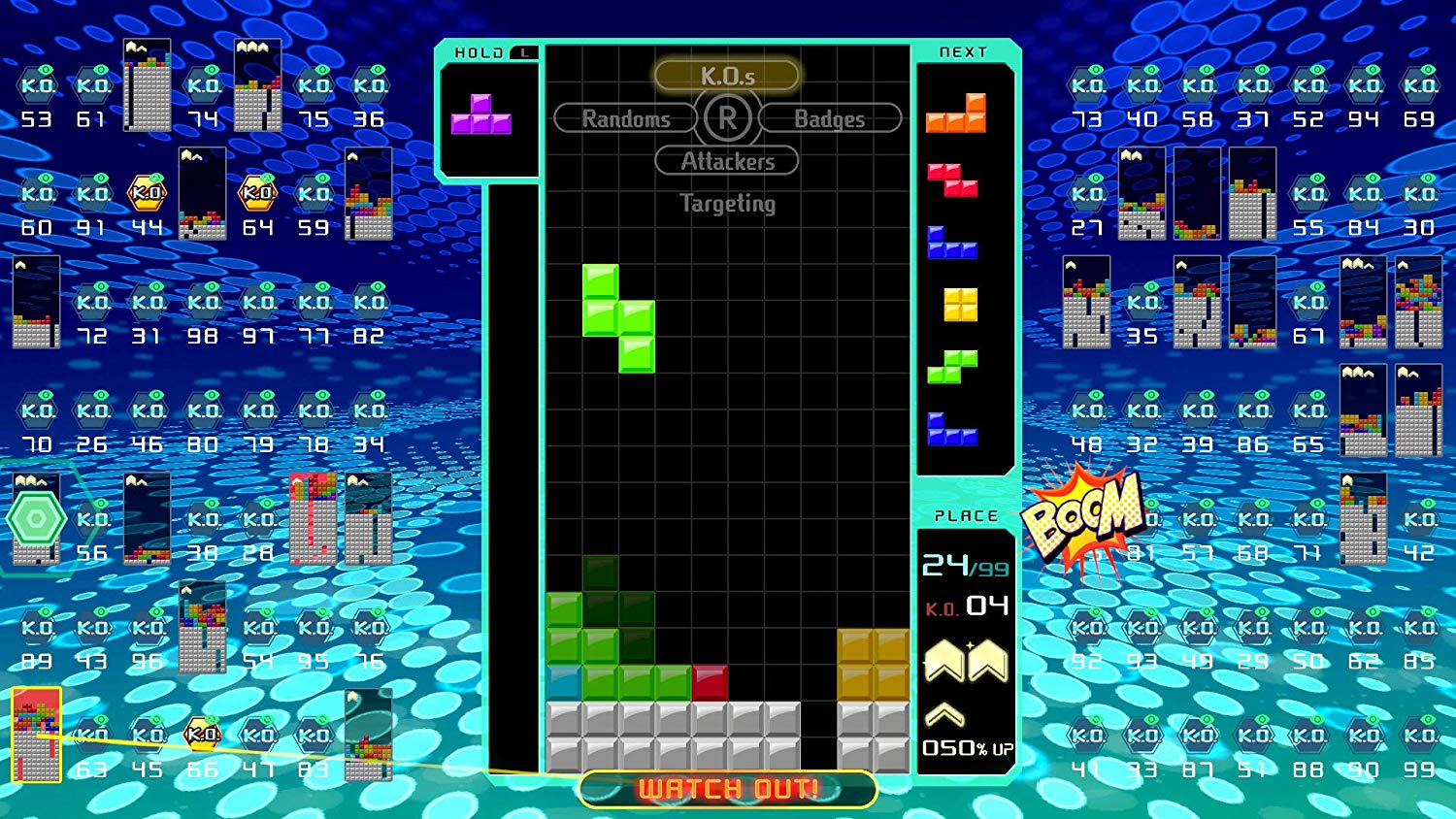Select the green S-piece in the Next queue
The height and width of the screenshot is (819, 1456).
point(952,368)
